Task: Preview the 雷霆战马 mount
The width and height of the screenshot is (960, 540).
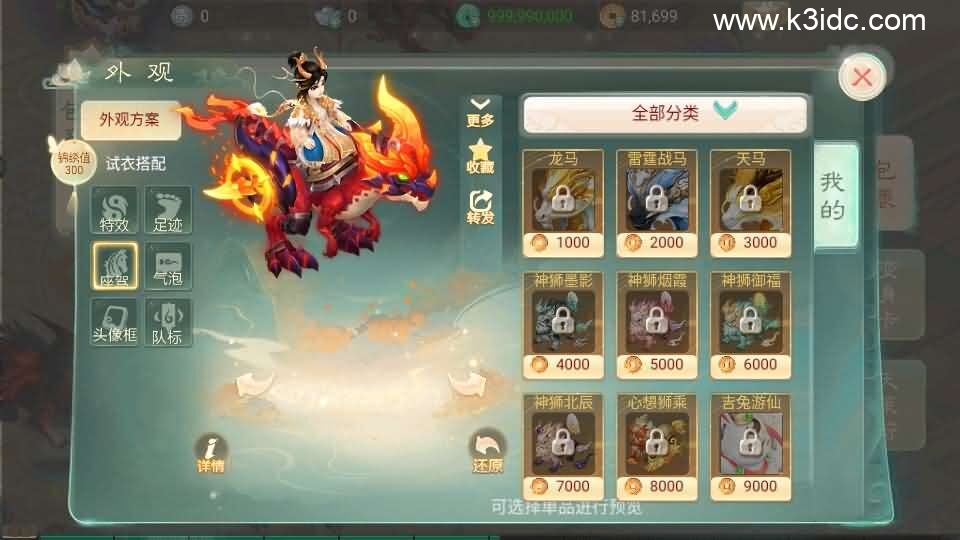Action: (x=656, y=201)
